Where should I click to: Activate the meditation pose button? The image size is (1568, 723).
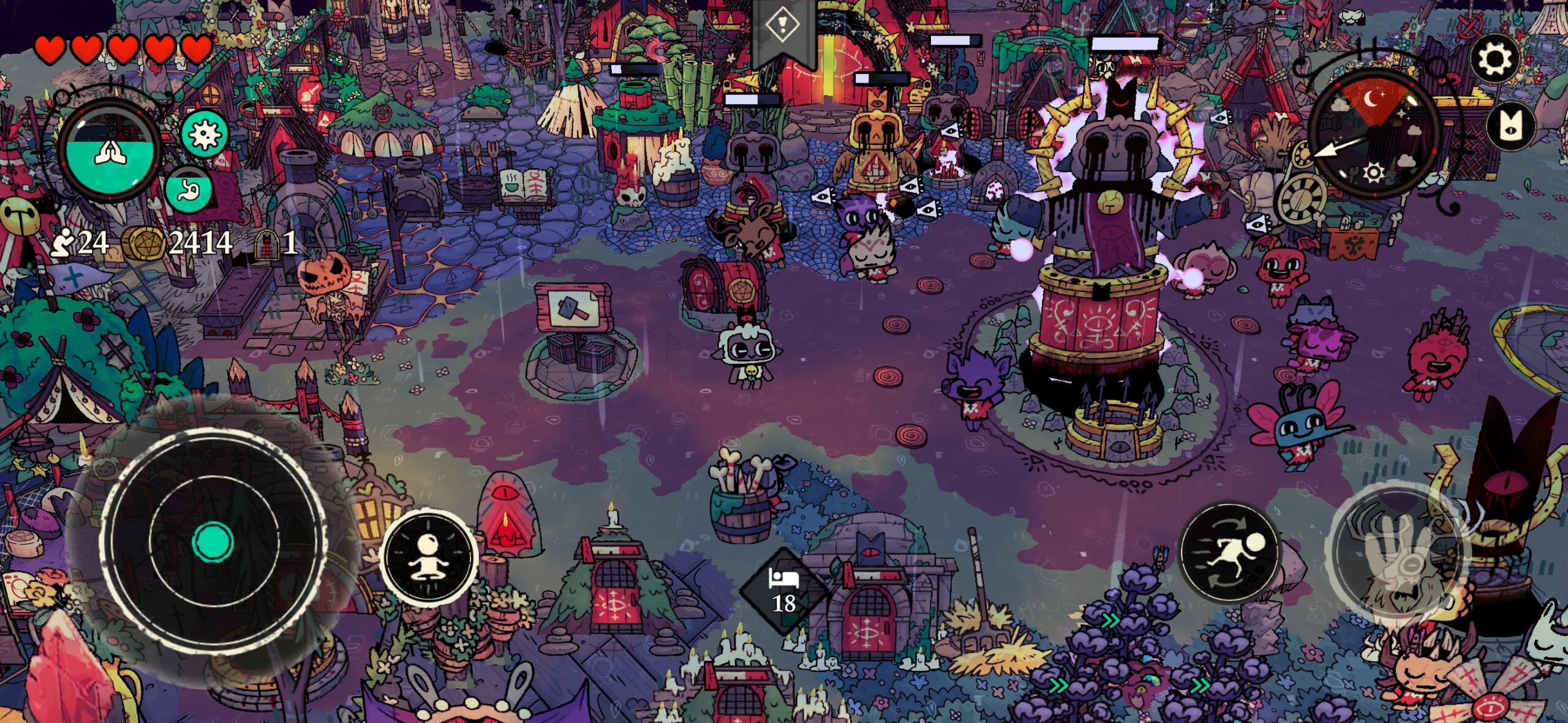[x=428, y=556]
